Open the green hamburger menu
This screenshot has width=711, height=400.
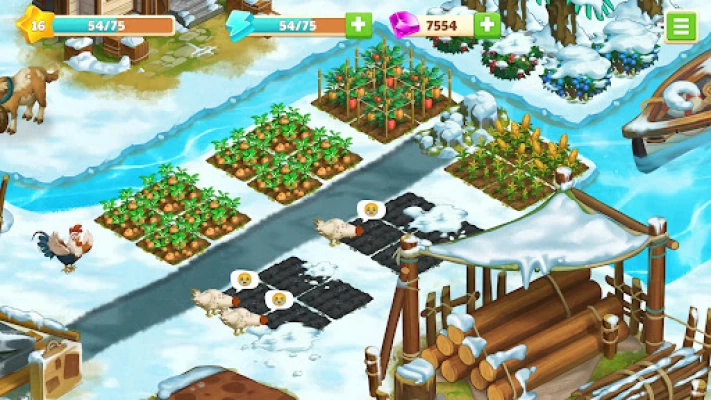tap(680, 26)
